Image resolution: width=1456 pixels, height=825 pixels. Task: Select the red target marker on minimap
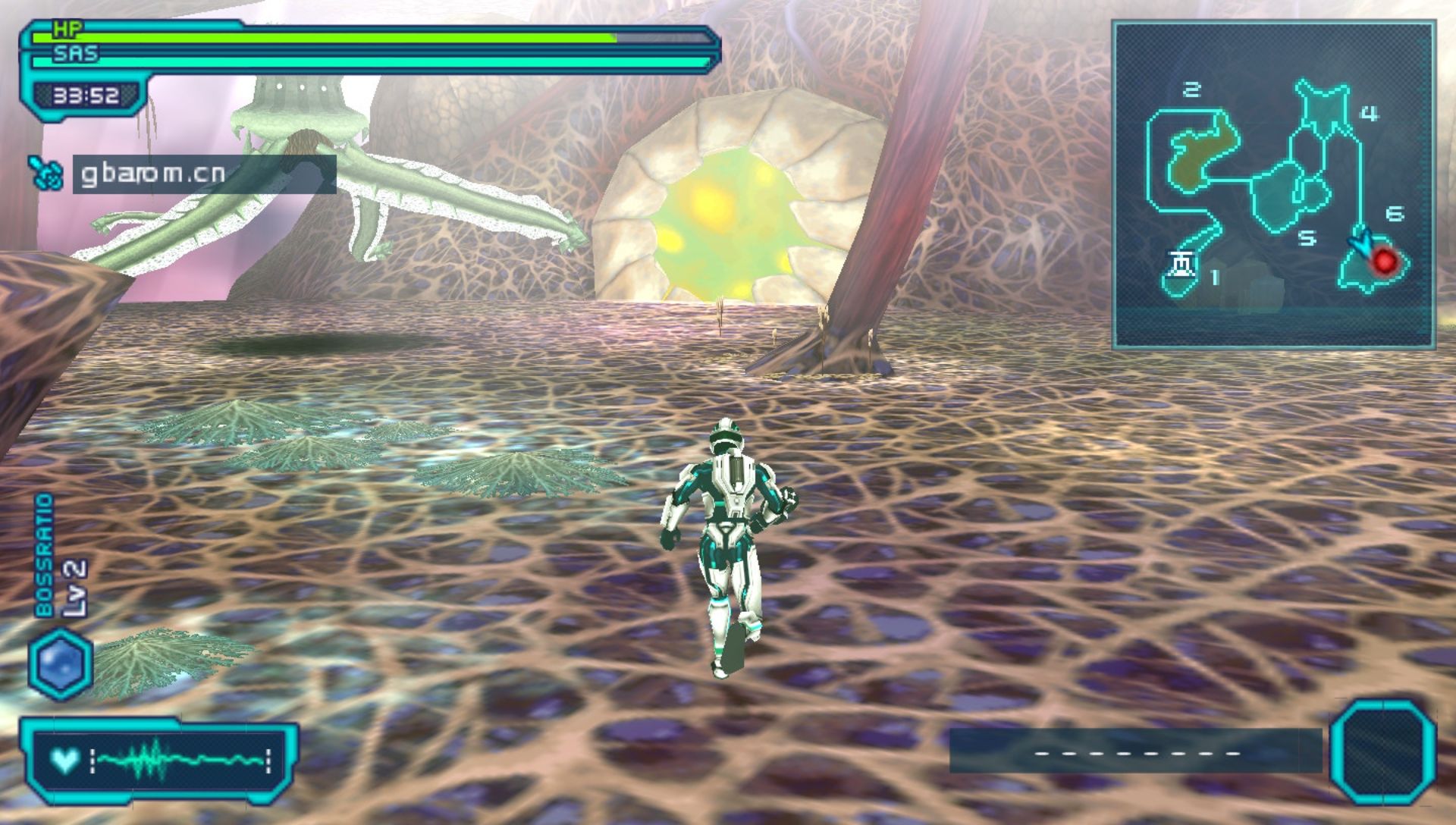pos(1385,262)
